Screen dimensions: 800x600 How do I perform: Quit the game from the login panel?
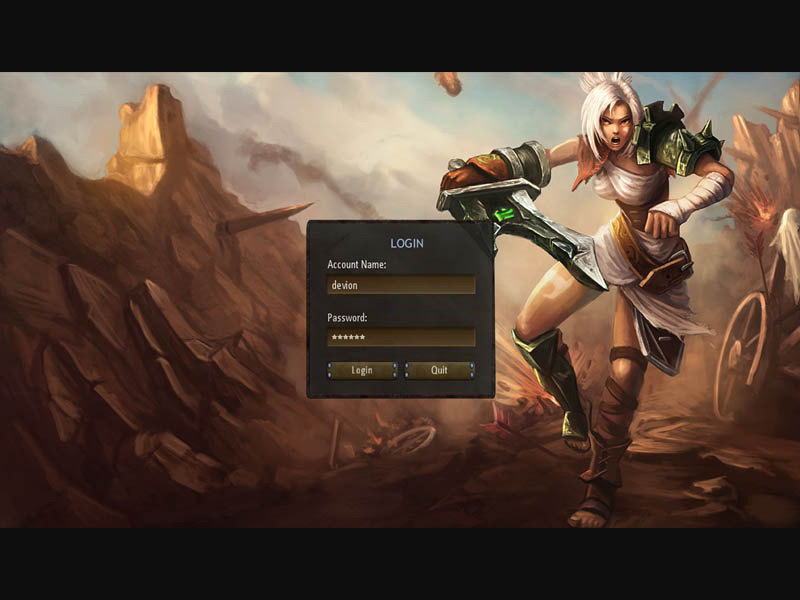point(439,370)
